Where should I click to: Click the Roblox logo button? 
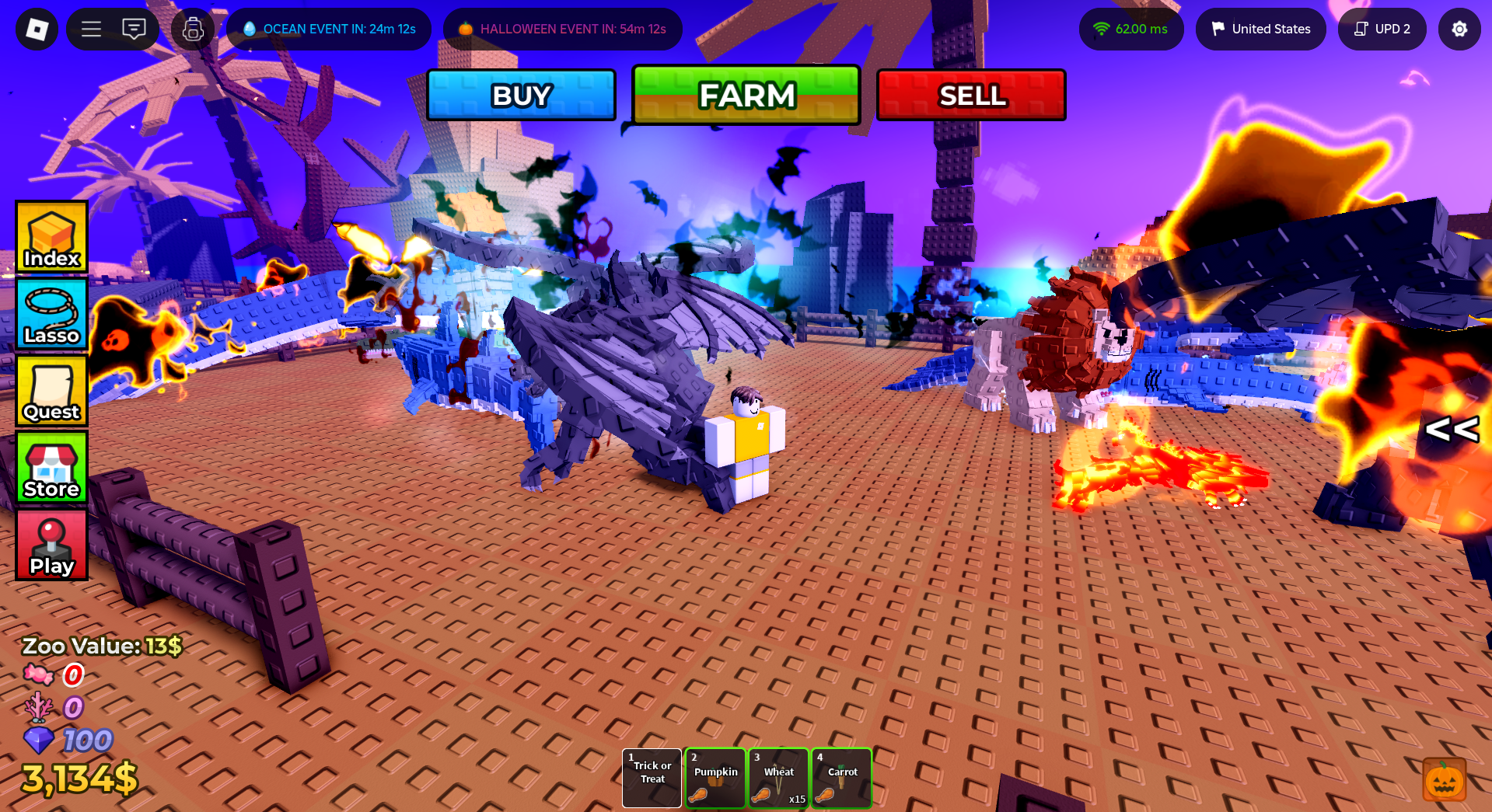pos(35,29)
